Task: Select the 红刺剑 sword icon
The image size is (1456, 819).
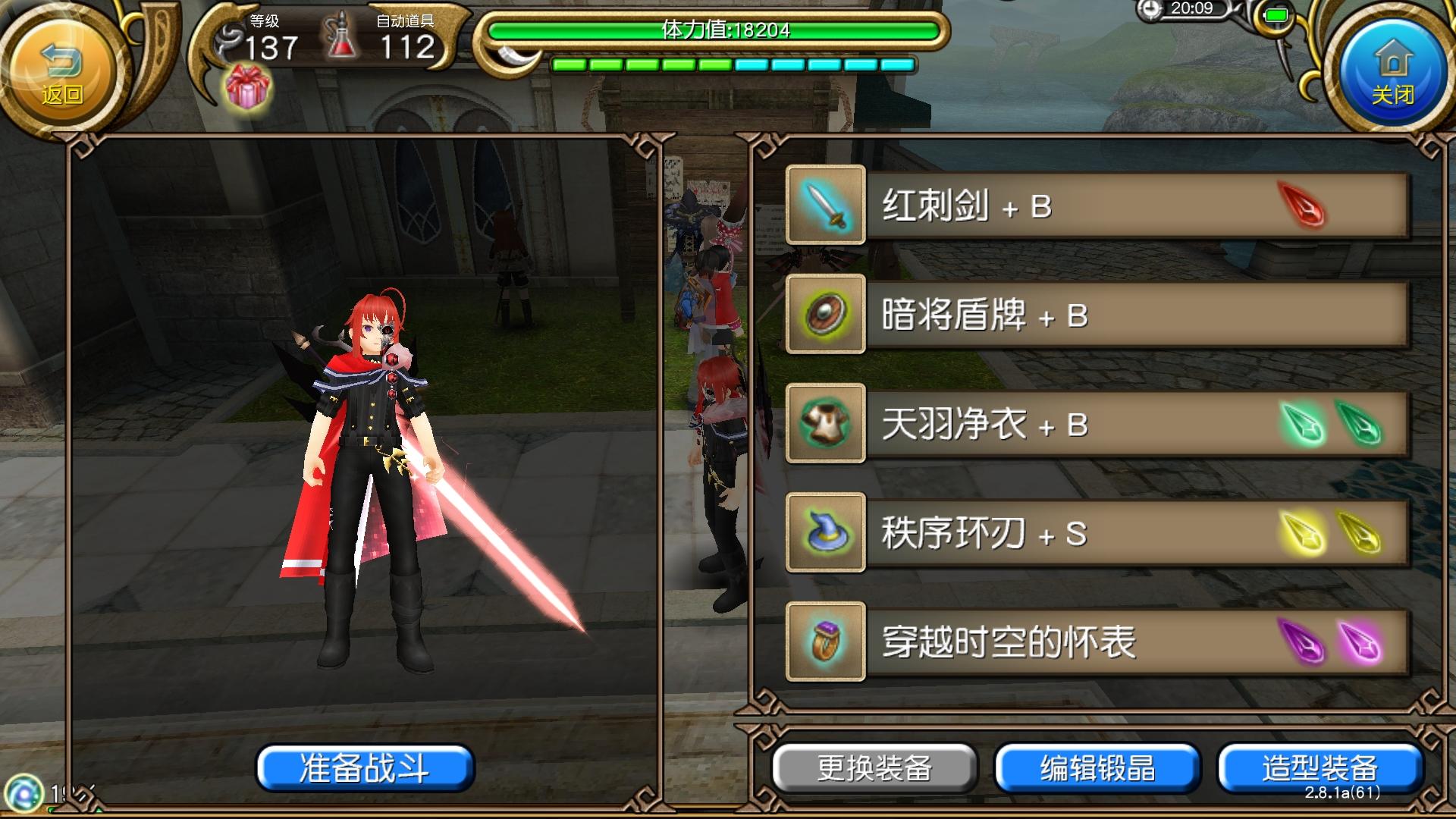Action: 825,206
